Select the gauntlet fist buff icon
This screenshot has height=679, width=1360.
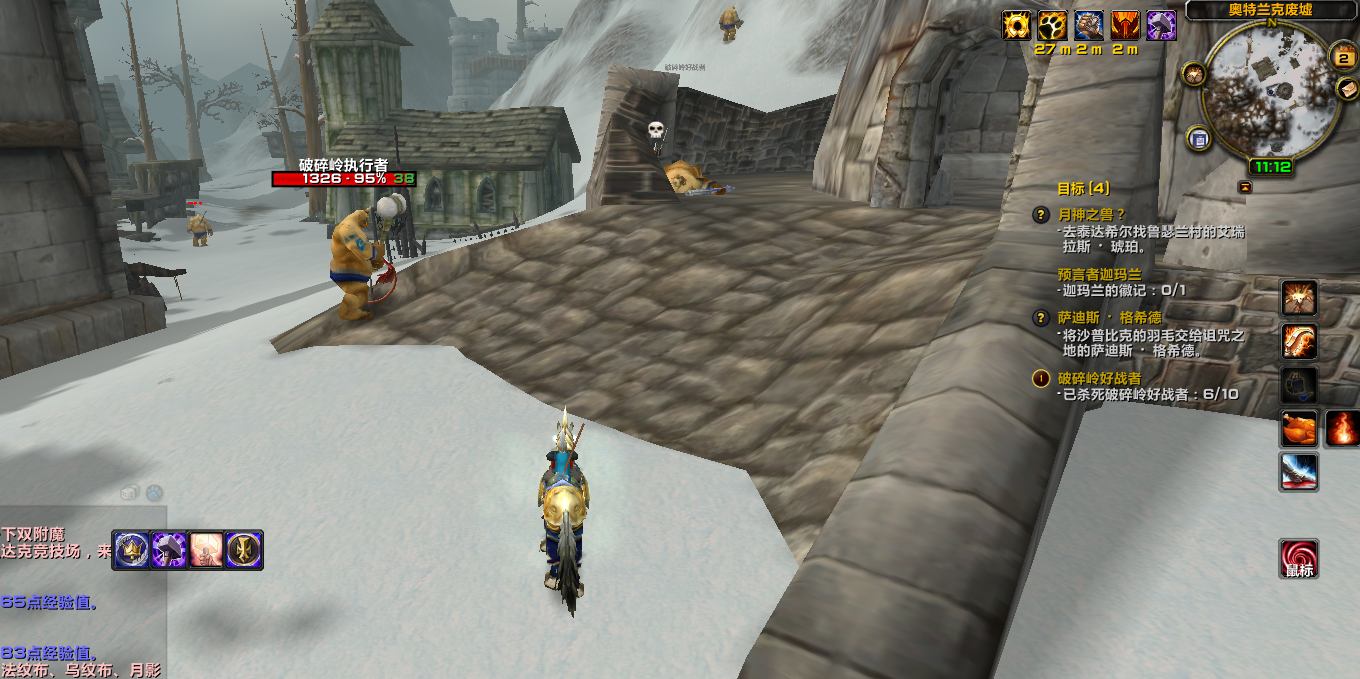tap(1089, 25)
